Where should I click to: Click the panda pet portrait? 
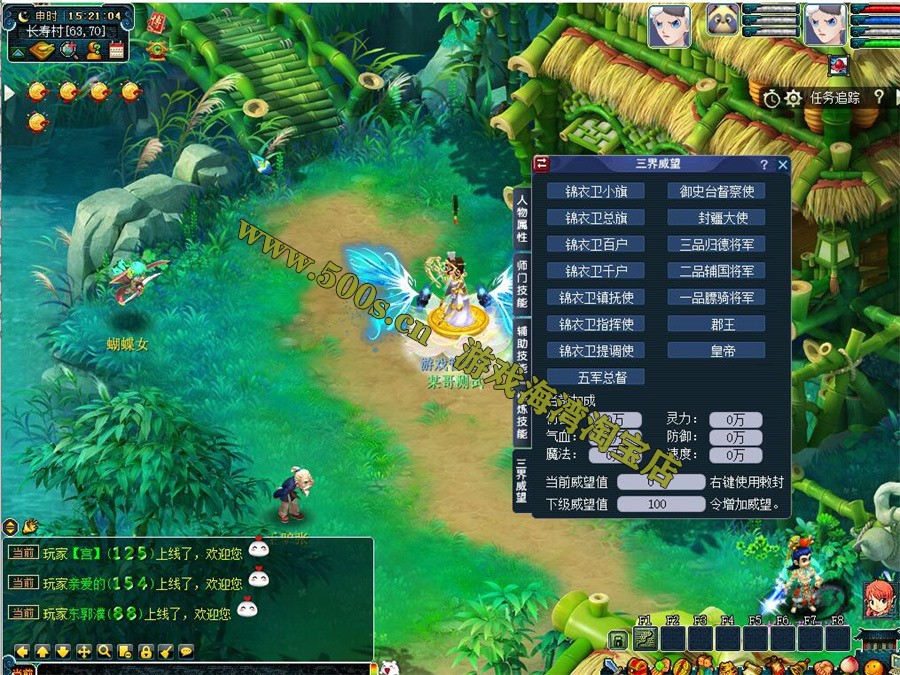tap(723, 20)
